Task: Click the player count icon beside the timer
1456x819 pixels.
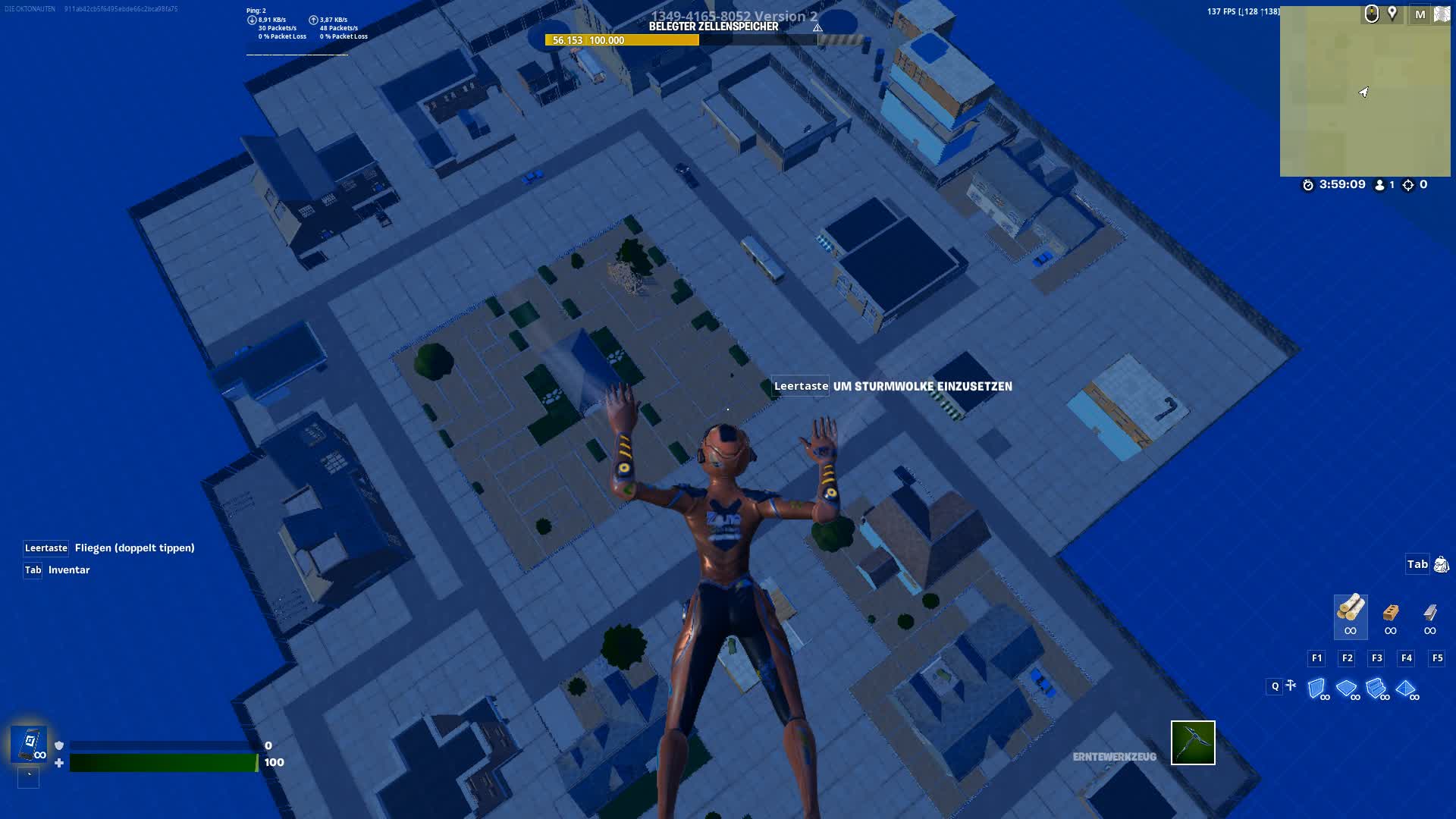Action: [1380, 184]
